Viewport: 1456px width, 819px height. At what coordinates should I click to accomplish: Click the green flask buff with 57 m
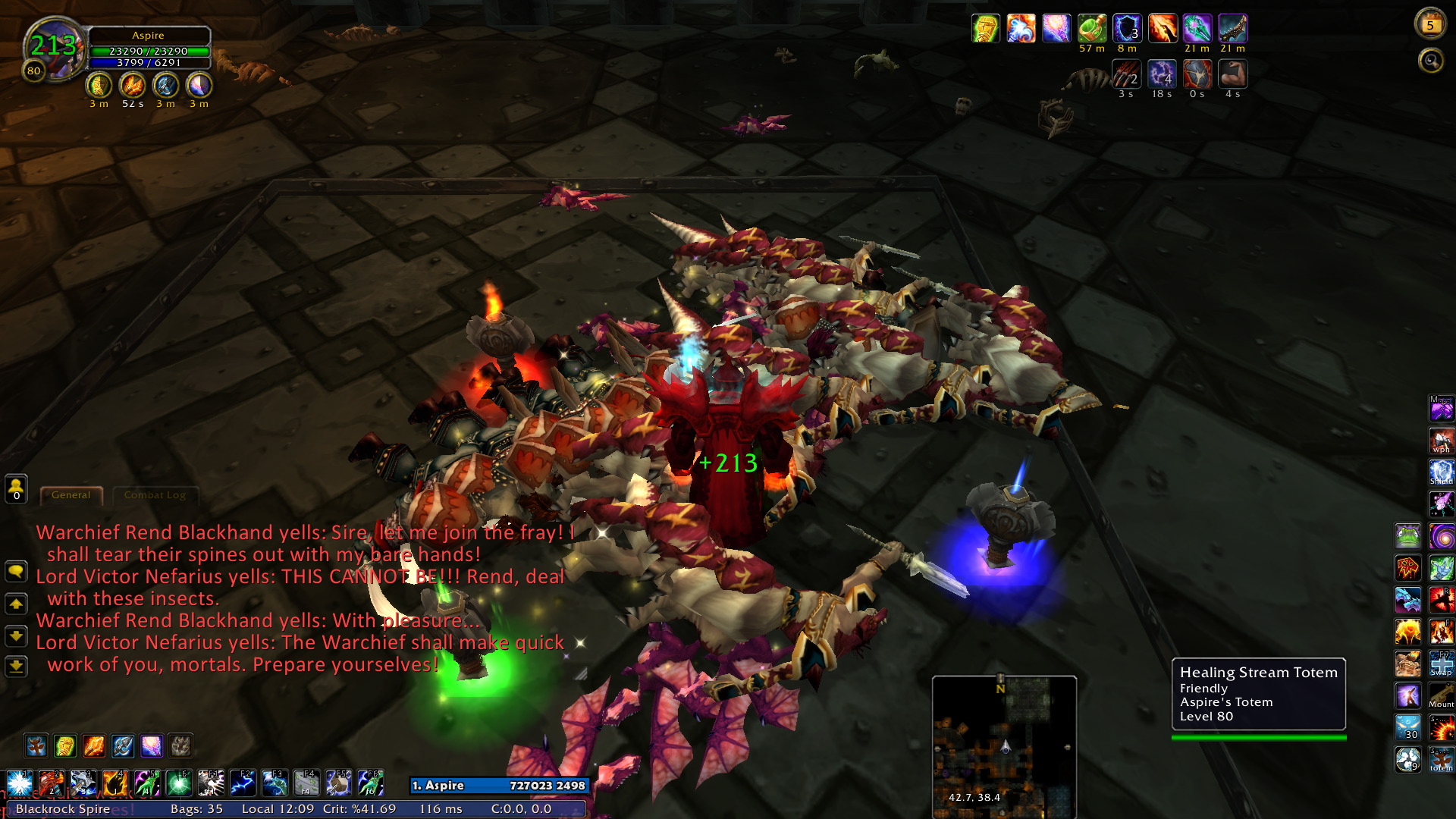point(1091,29)
